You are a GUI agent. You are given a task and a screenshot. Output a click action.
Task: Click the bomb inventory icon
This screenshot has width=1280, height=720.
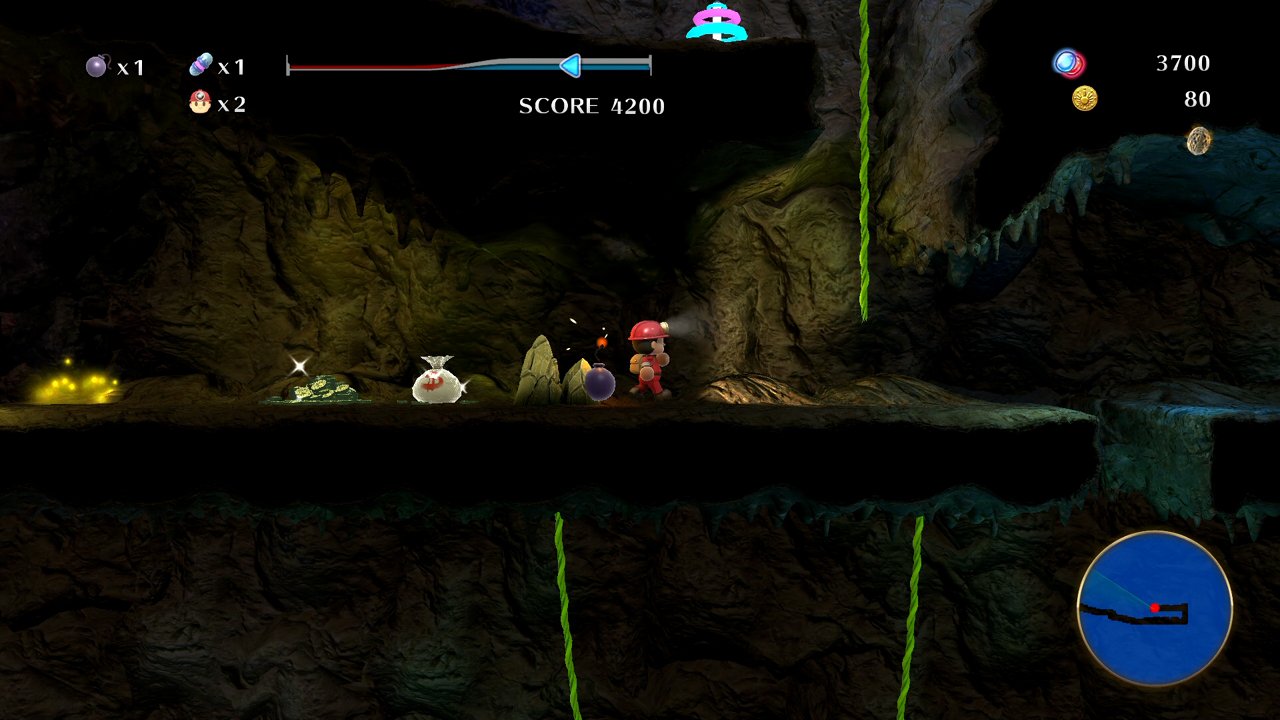[95, 66]
